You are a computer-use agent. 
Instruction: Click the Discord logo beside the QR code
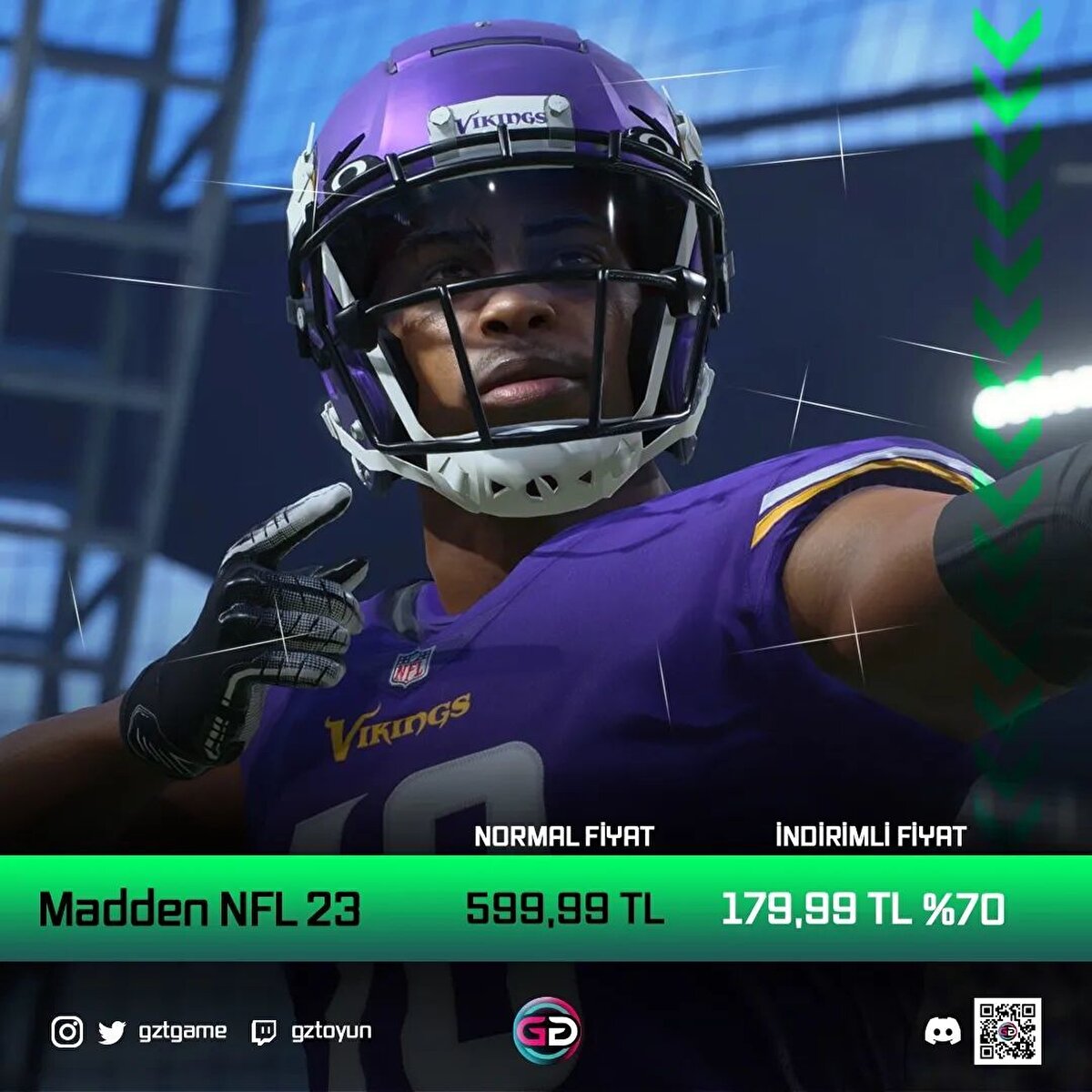(943, 1032)
